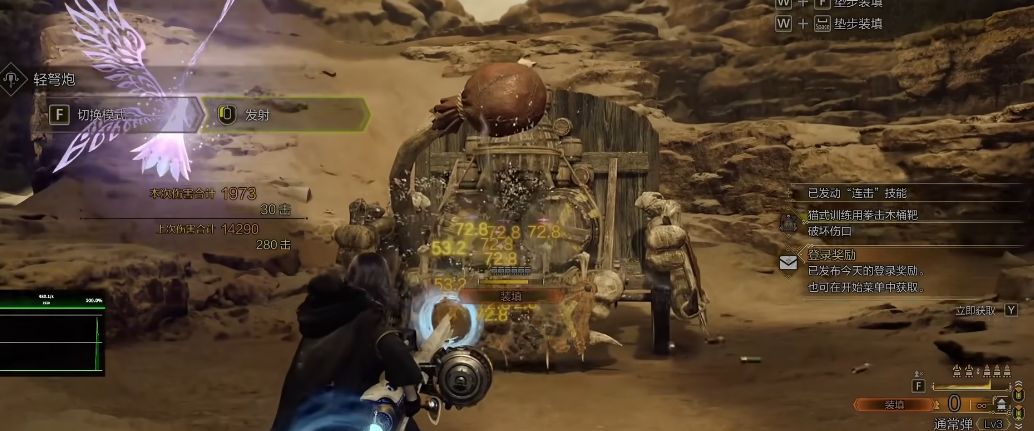This screenshot has height=431, width=1034.
Task: Open the green performance graph overlay
Action: click(52, 331)
